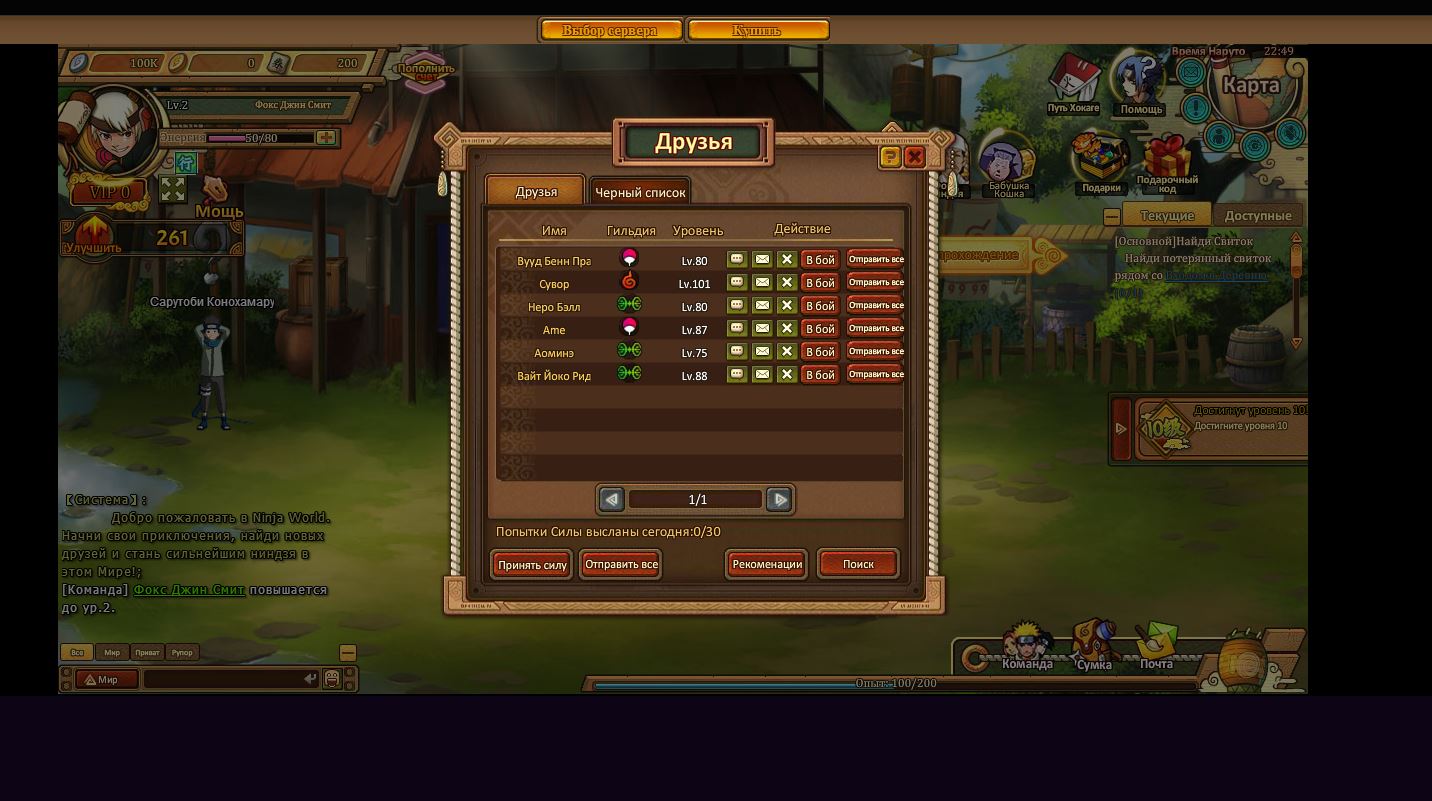Switch to the Черный список tab
The image size is (1432, 801).
coord(640,192)
